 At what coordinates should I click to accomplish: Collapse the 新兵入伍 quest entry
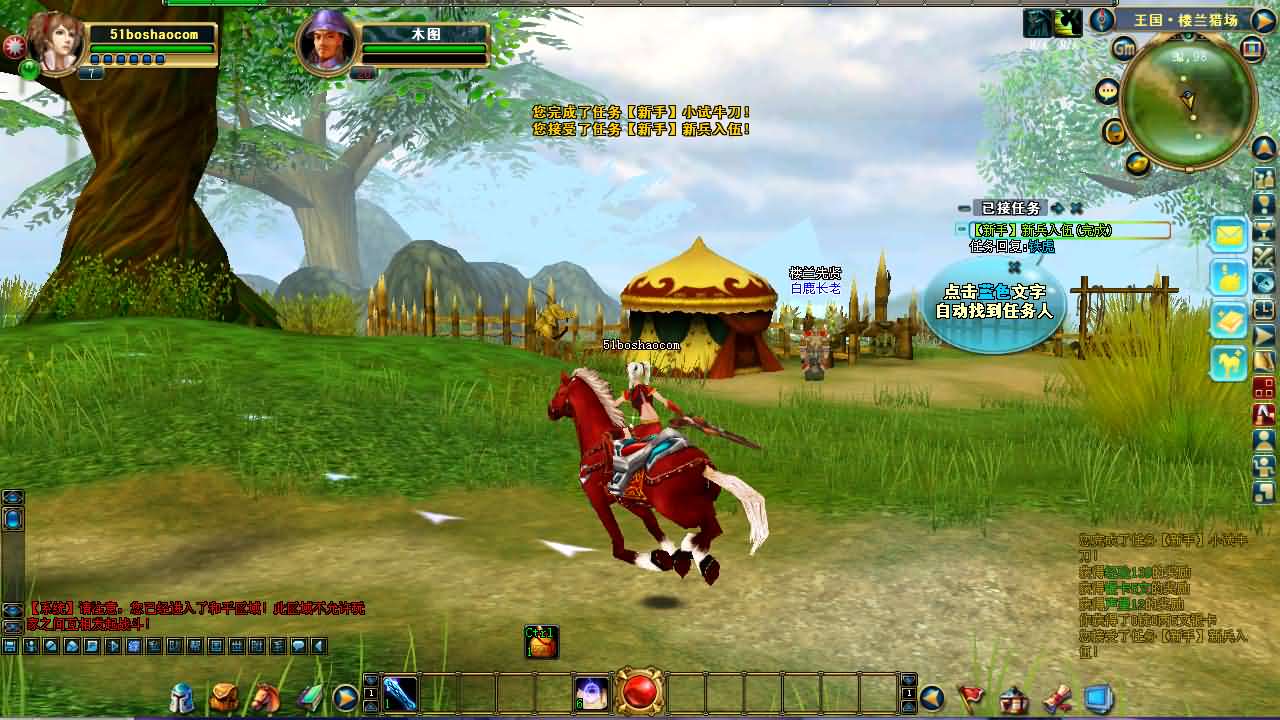tap(961, 228)
